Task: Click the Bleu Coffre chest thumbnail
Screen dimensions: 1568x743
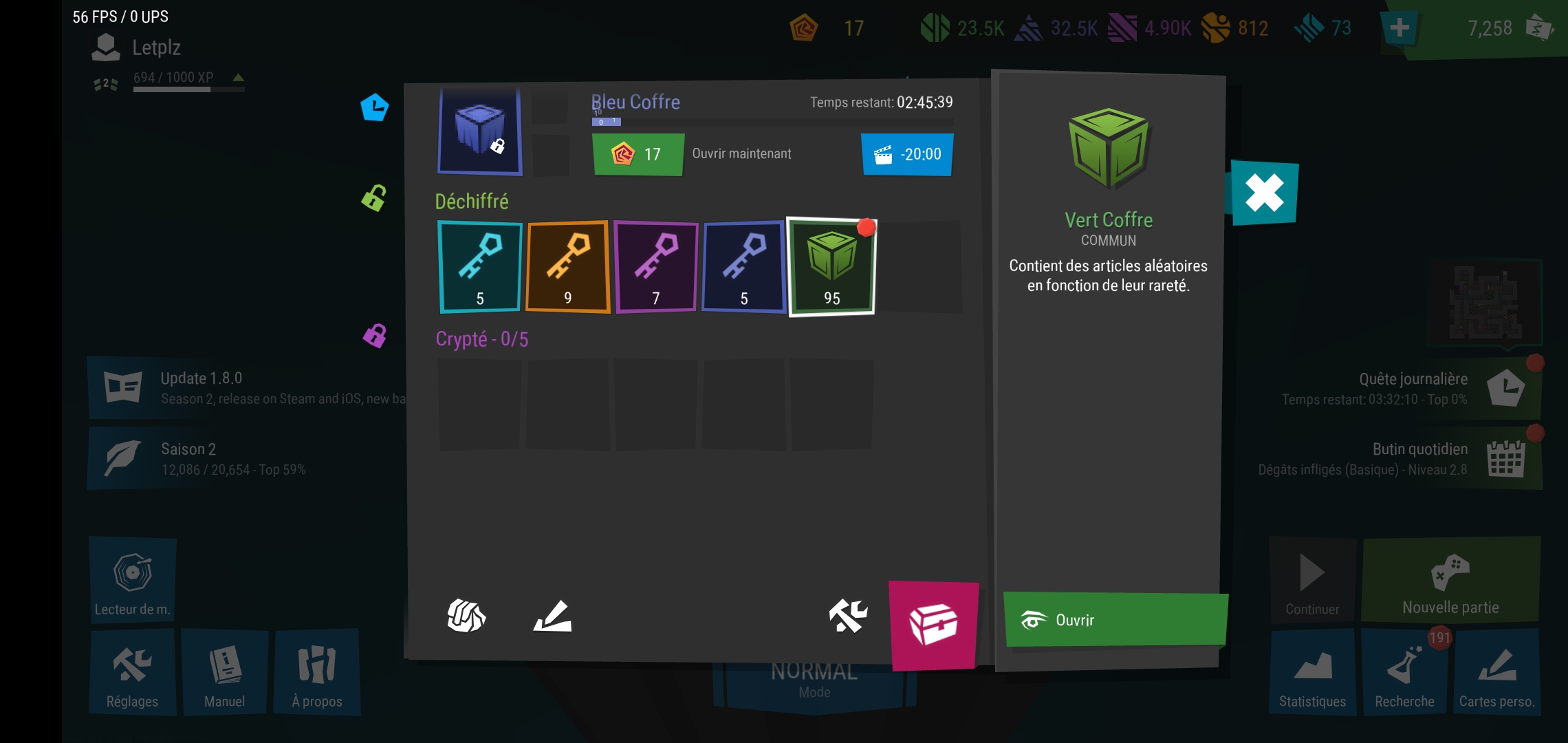Action: tap(479, 131)
